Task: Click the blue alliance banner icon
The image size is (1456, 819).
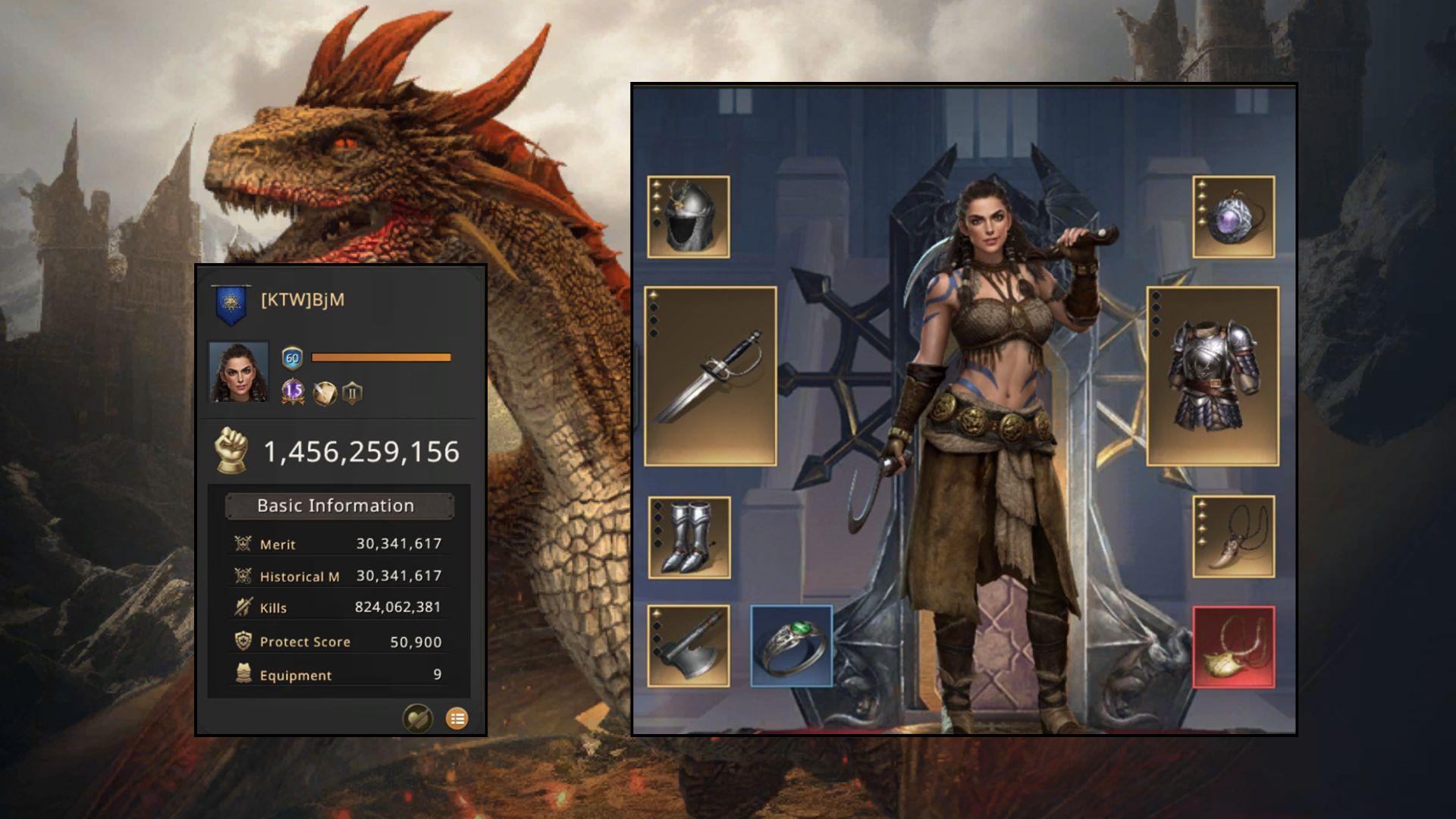Action: (231, 303)
